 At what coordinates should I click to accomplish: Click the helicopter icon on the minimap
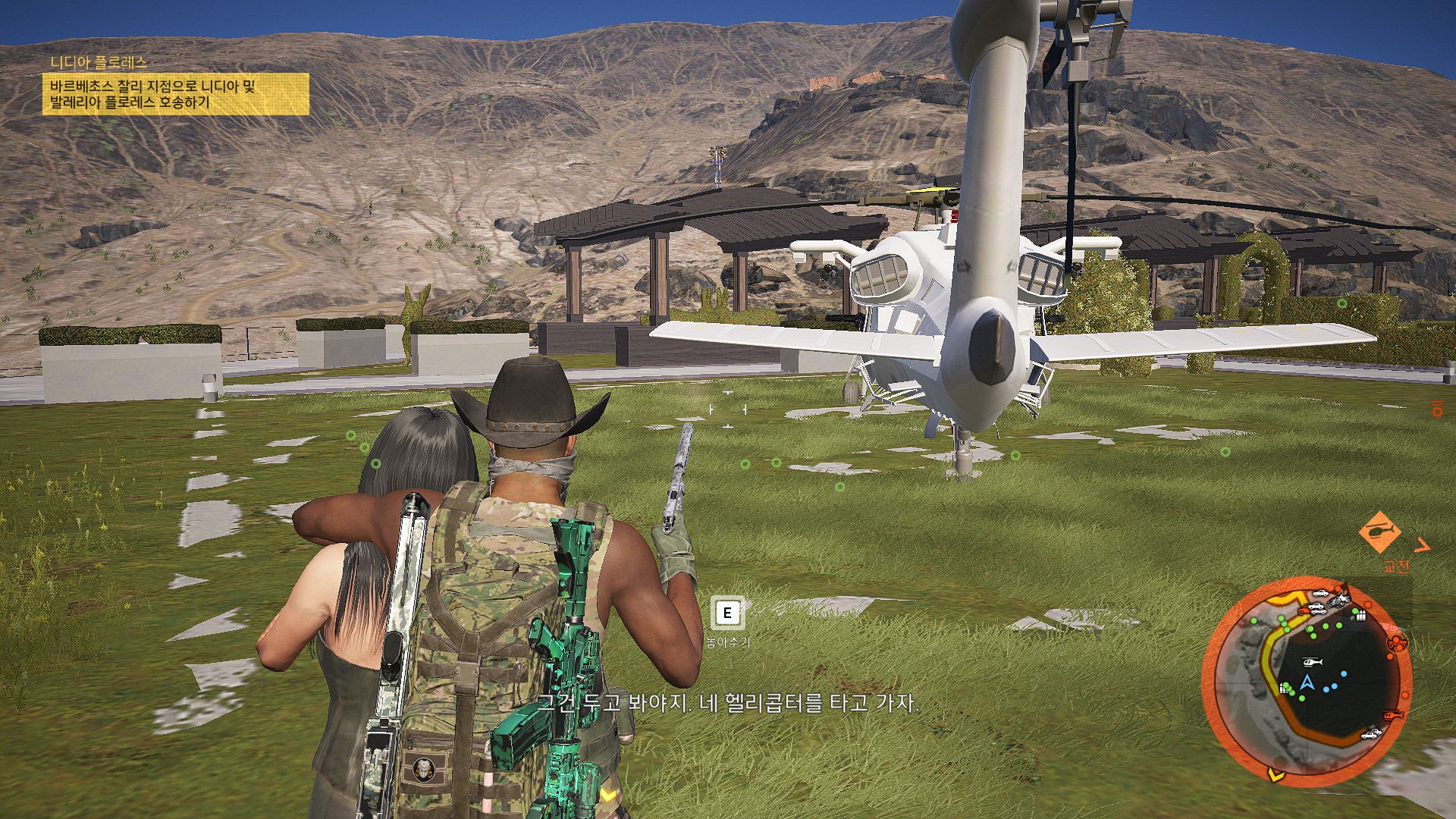click(1312, 661)
